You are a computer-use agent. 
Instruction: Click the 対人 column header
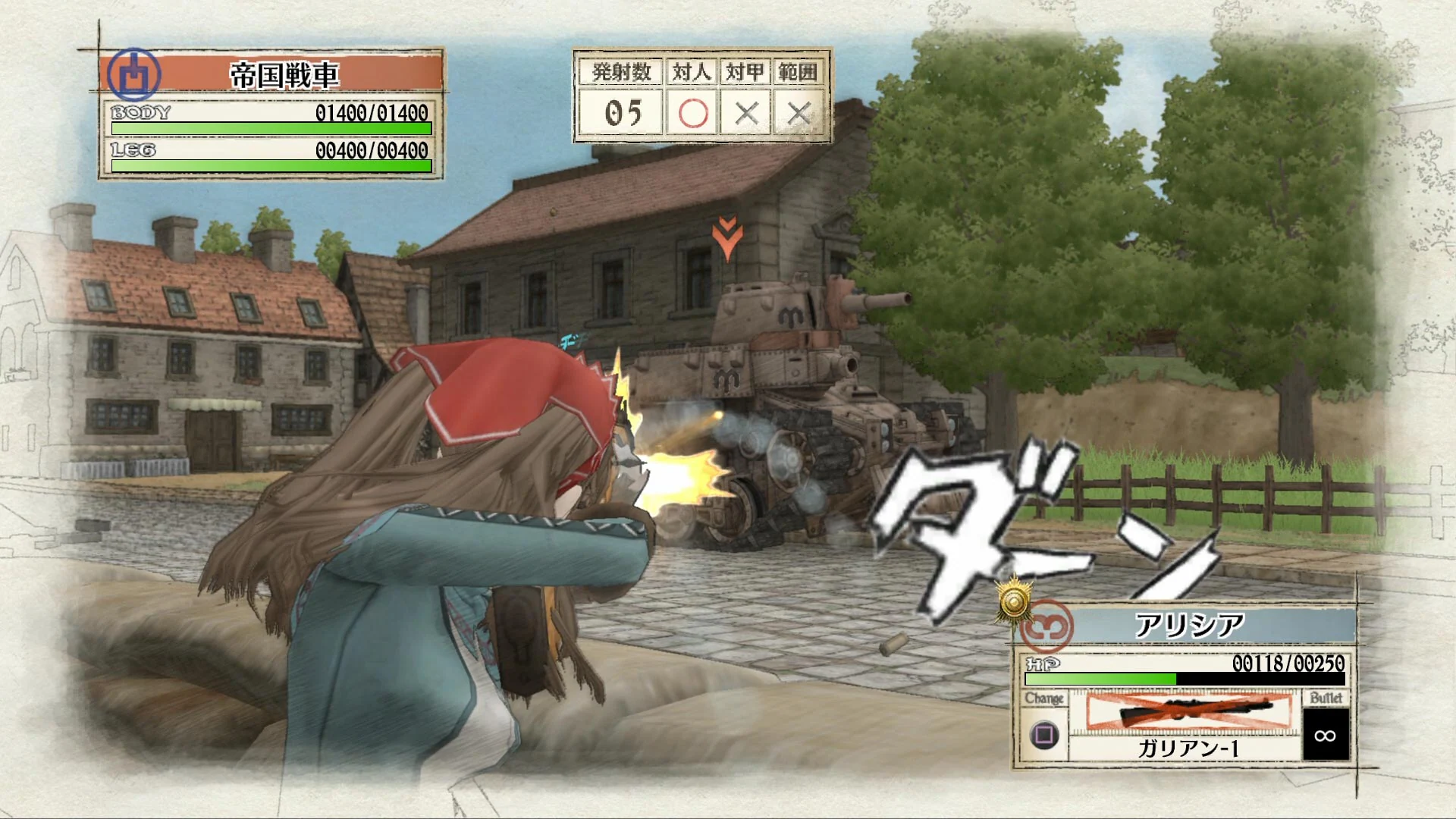pyautogui.click(x=692, y=70)
